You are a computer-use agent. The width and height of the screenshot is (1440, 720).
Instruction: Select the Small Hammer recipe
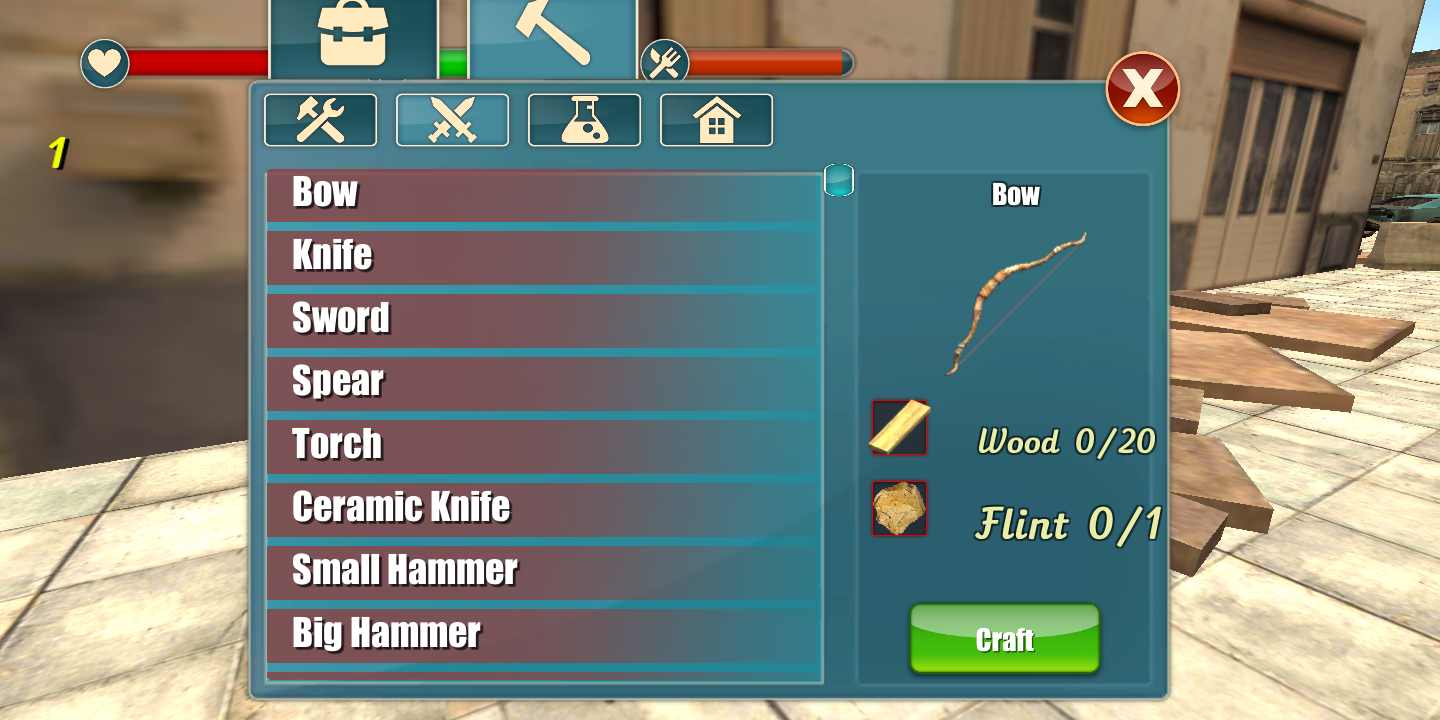tap(544, 572)
